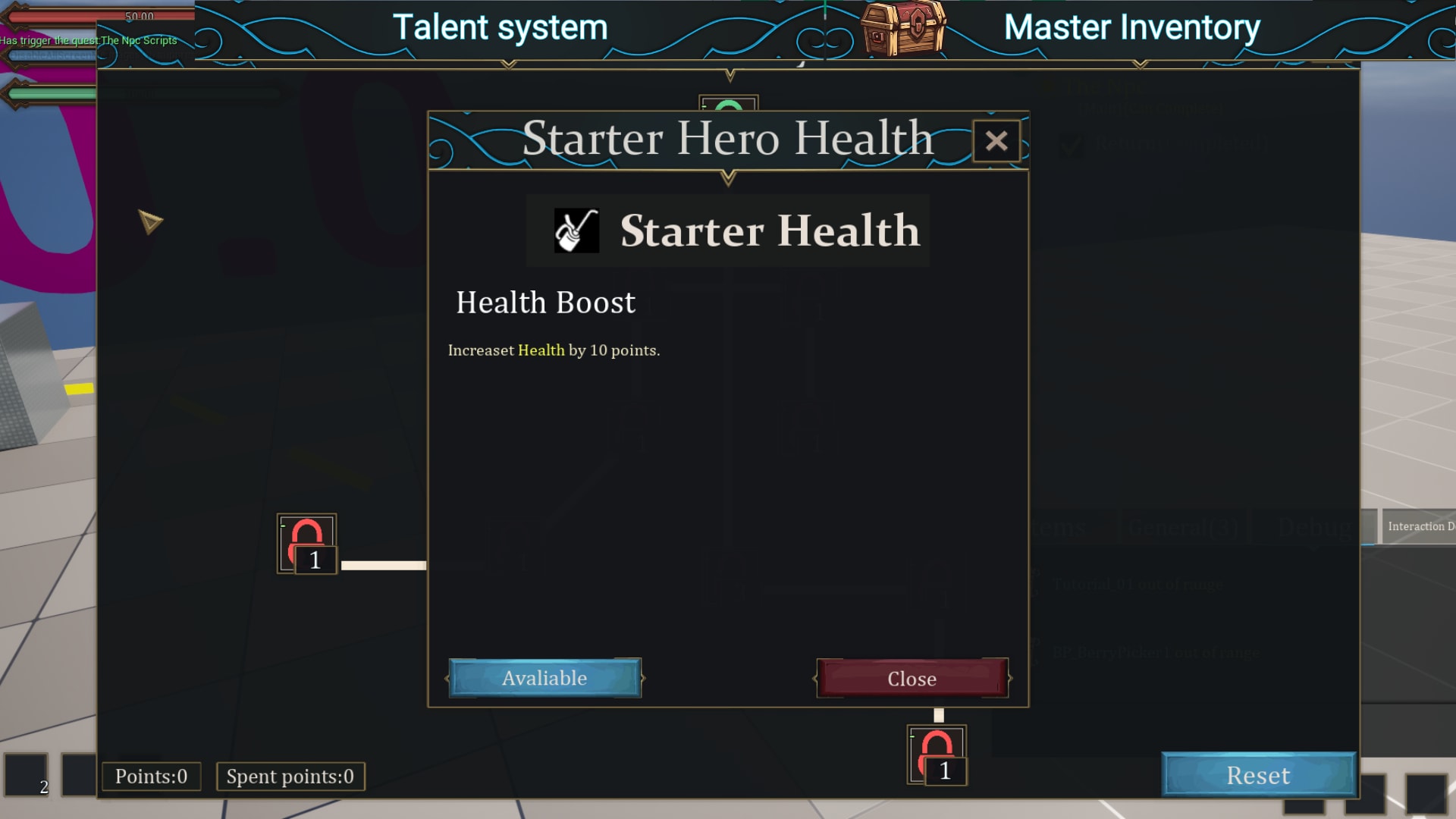Close the Starter Hero Health popup with the X
The width and height of the screenshot is (1456, 819).
[x=997, y=142]
